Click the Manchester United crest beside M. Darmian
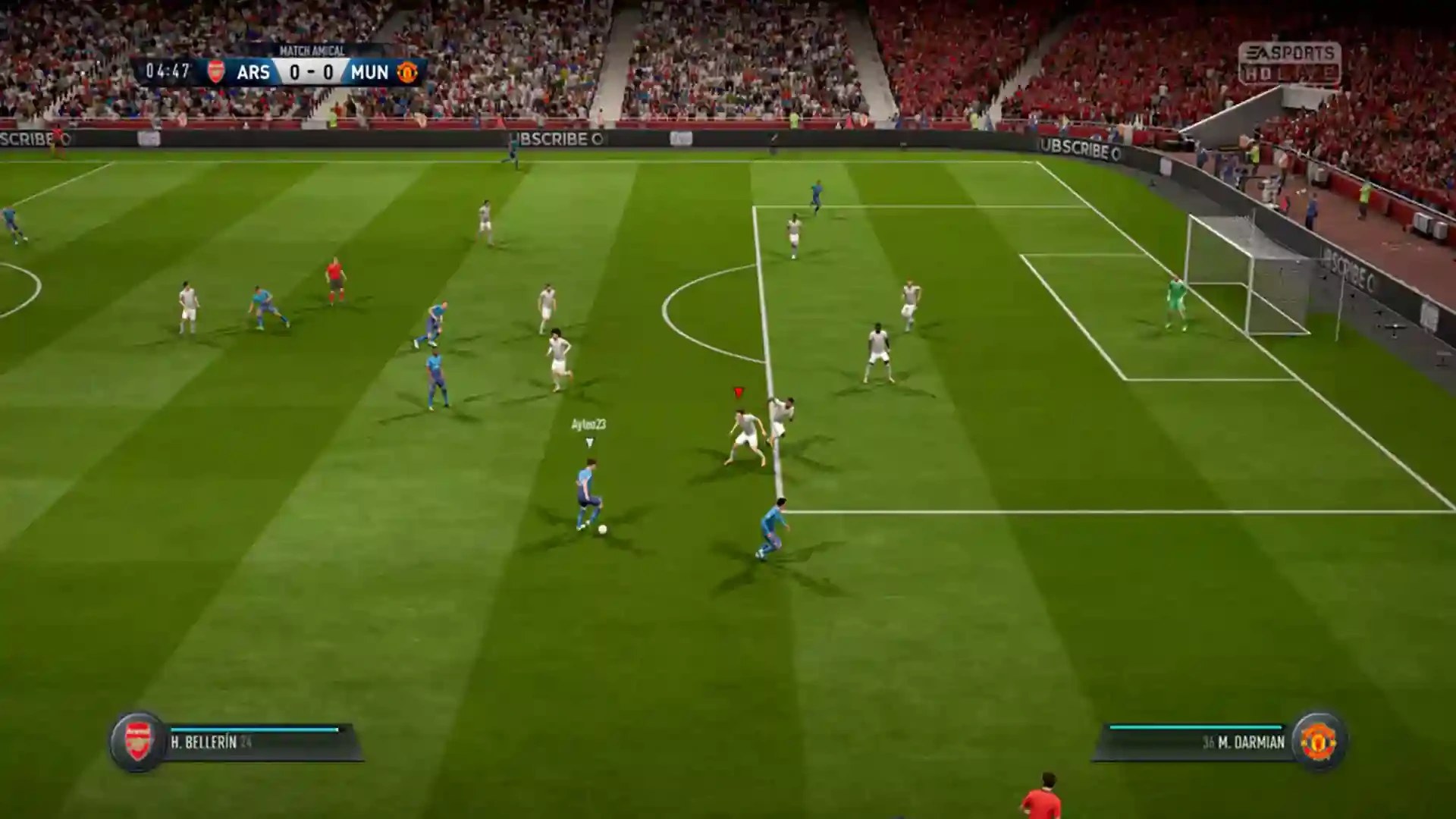The height and width of the screenshot is (819, 1456). (1318, 741)
